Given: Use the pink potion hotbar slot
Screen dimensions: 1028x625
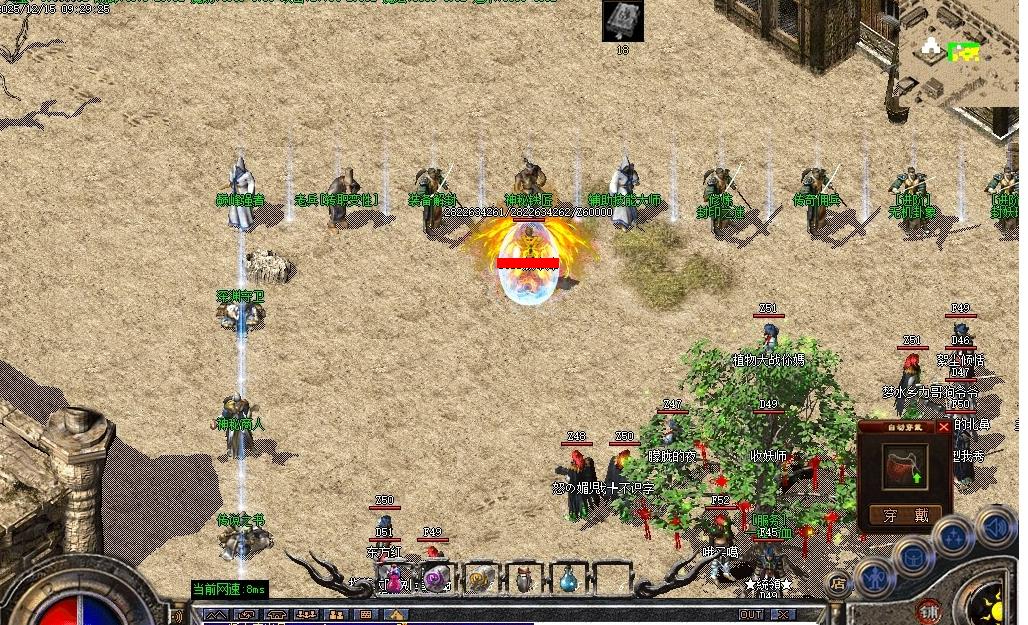Looking at the screenshot, I should (395, 578).
